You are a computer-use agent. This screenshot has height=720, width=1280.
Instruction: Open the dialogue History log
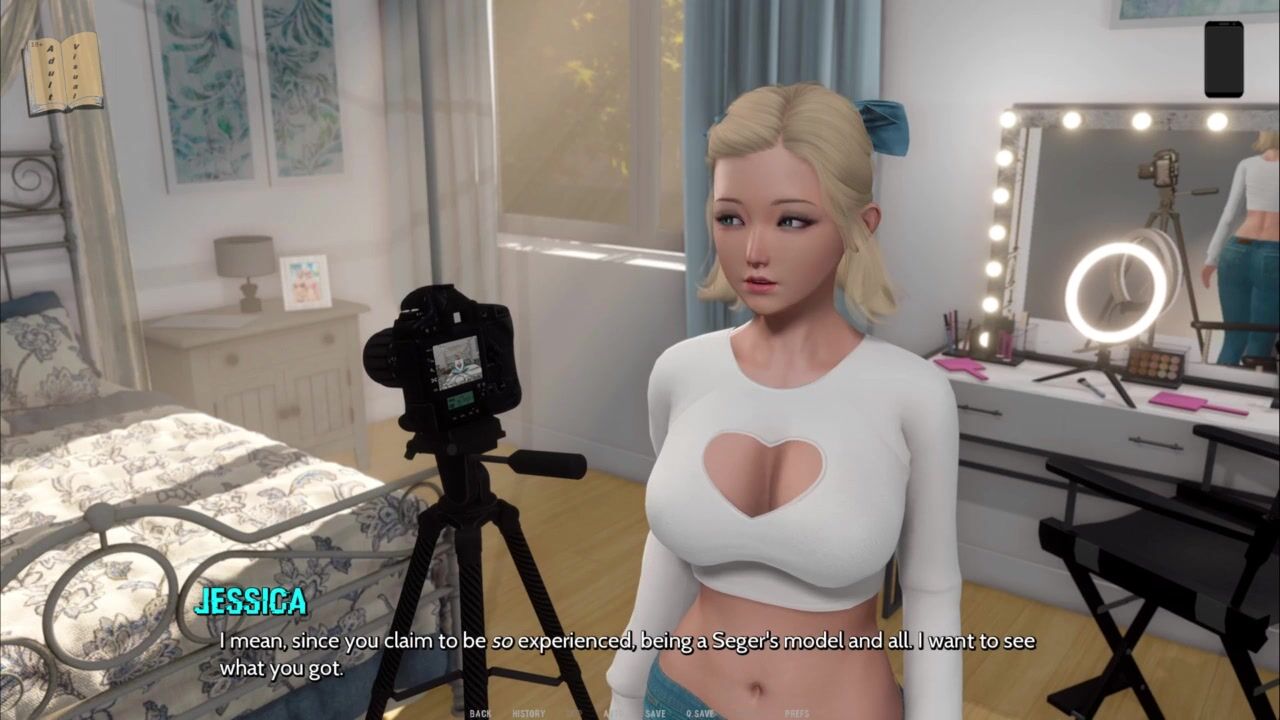(529, 713)
